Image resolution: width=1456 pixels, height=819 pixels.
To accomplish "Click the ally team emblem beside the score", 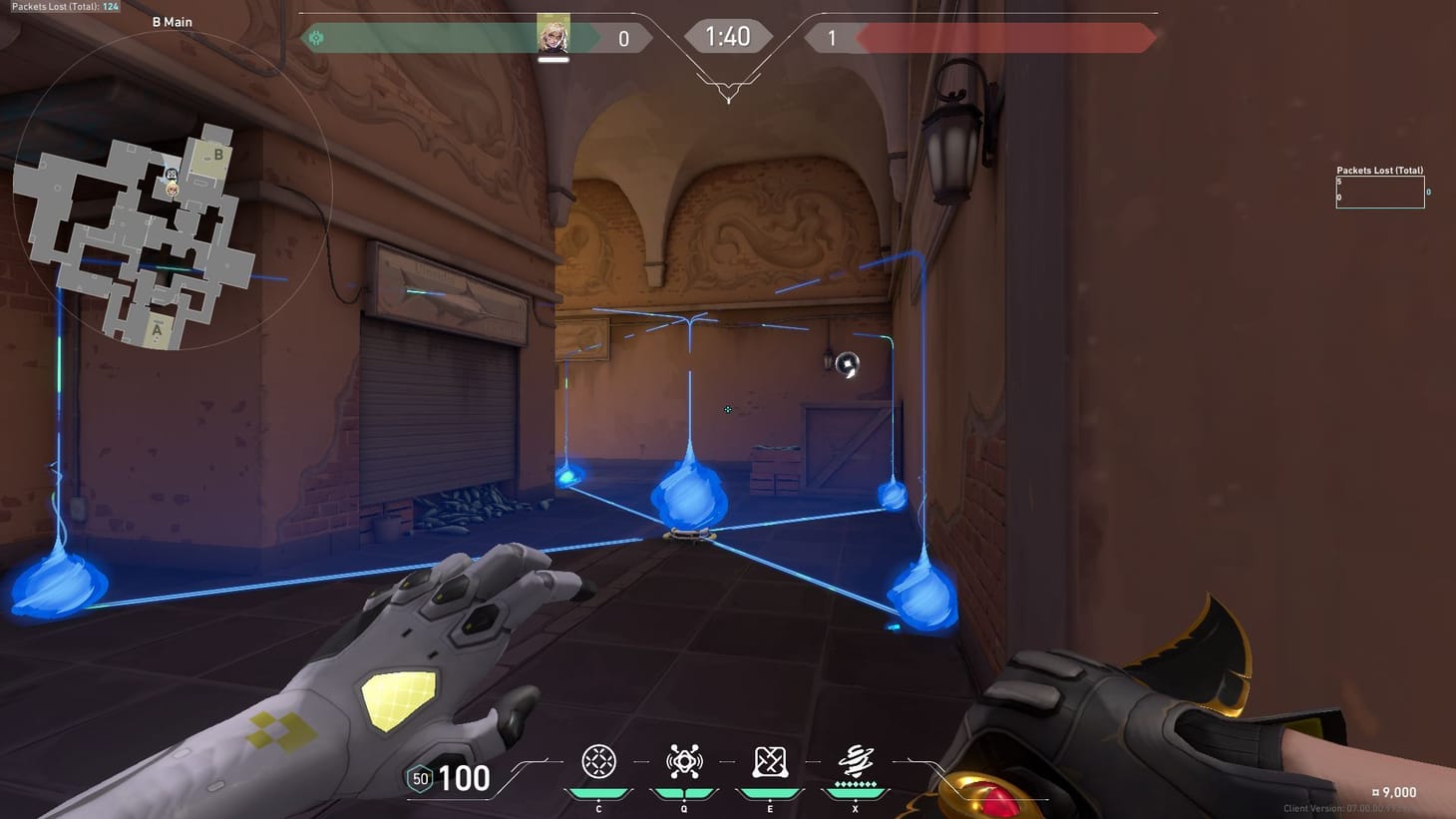I will pyautogui.click(x=317, y=37).
